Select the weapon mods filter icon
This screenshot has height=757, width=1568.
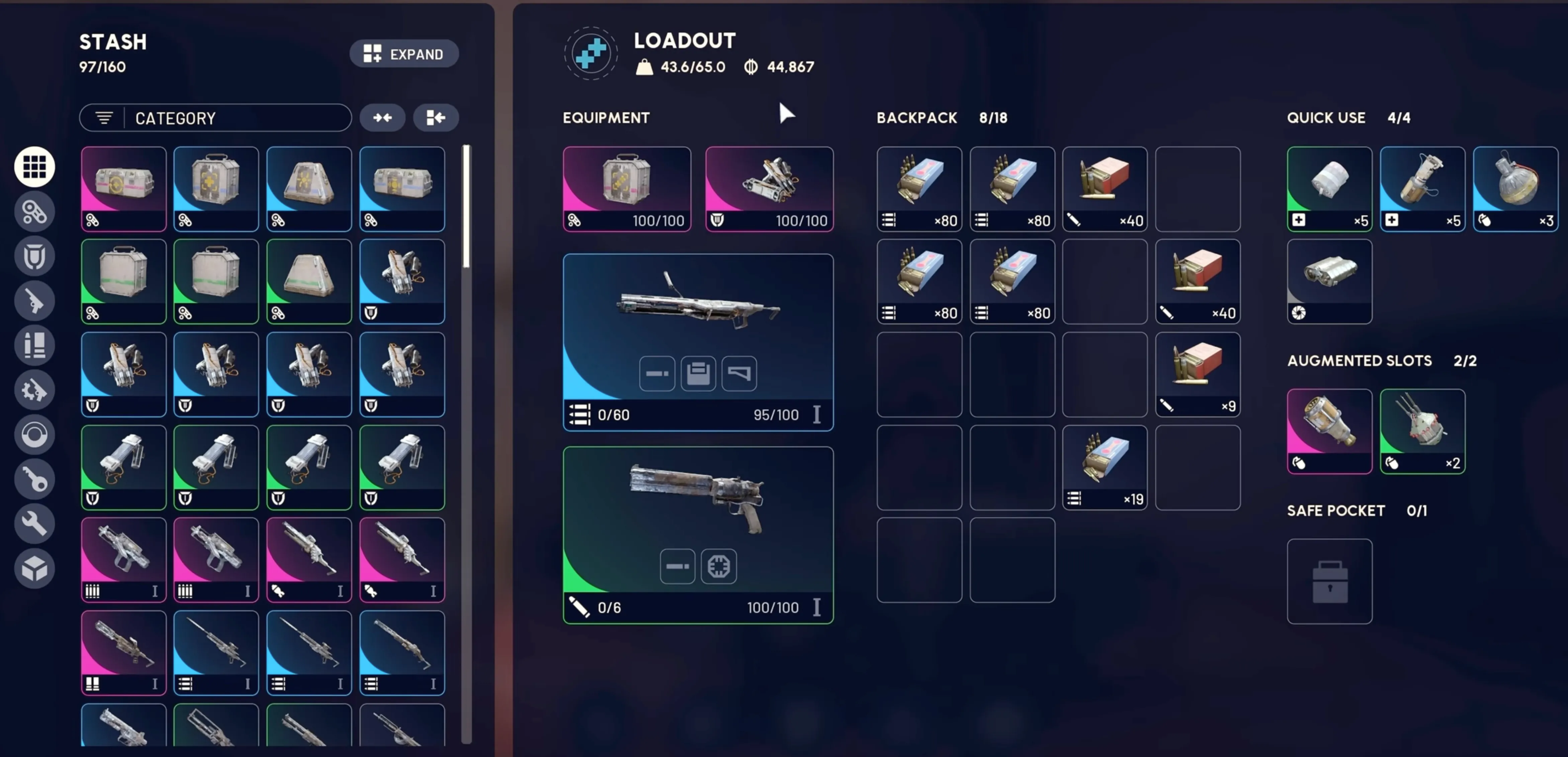(35, 390)
